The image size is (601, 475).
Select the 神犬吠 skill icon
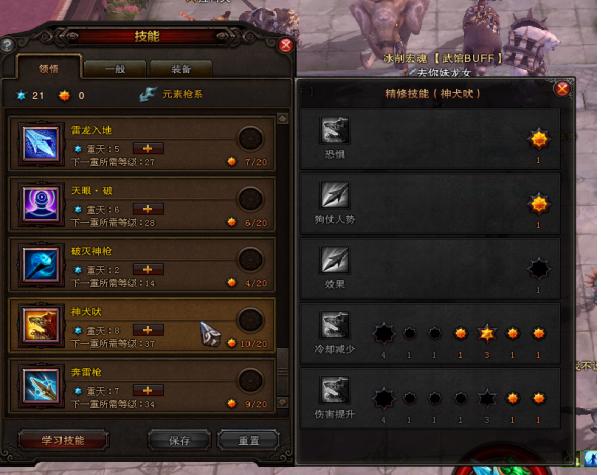click(44, 324)
